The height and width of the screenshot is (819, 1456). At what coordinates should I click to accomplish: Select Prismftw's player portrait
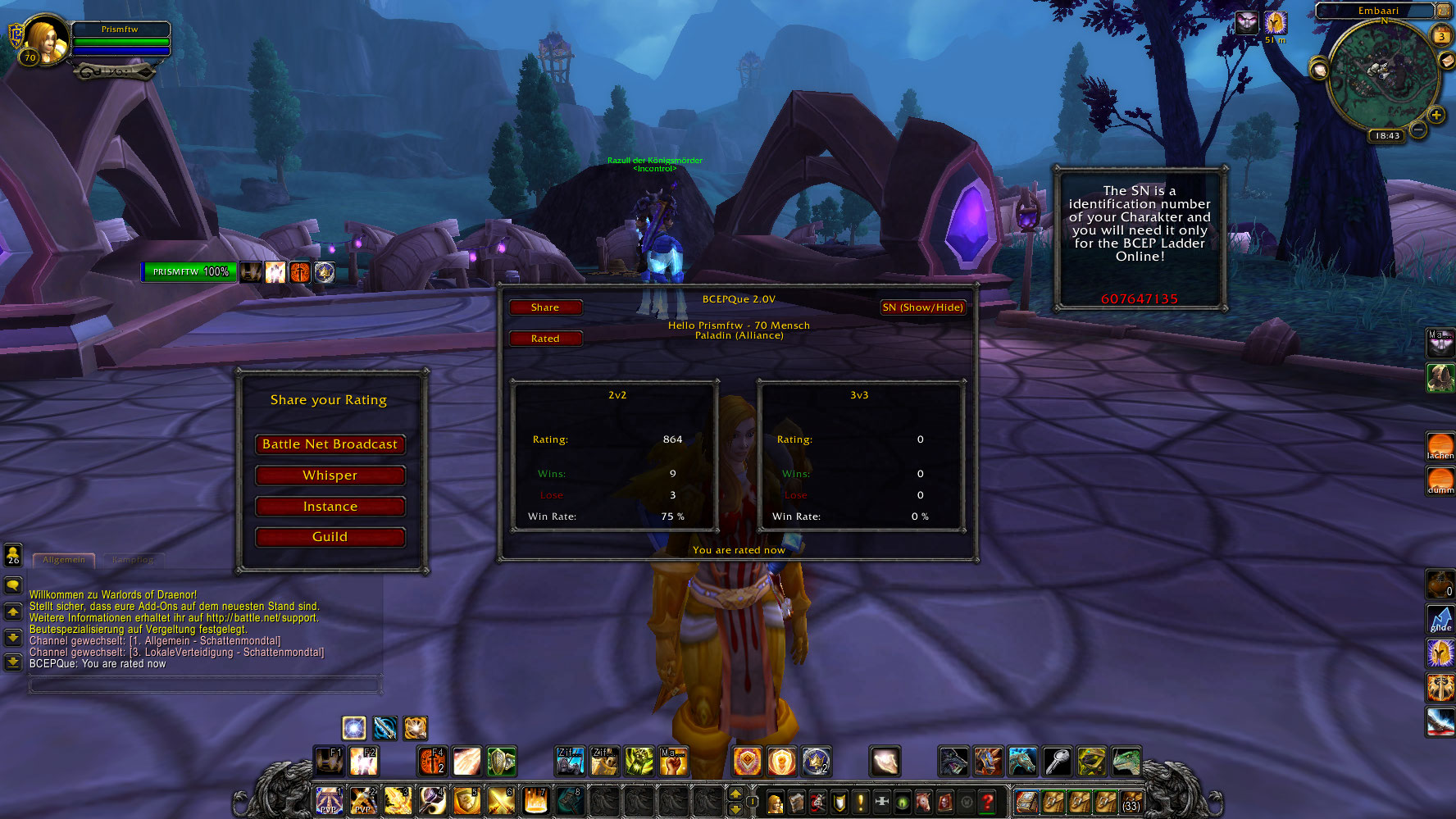44,39
